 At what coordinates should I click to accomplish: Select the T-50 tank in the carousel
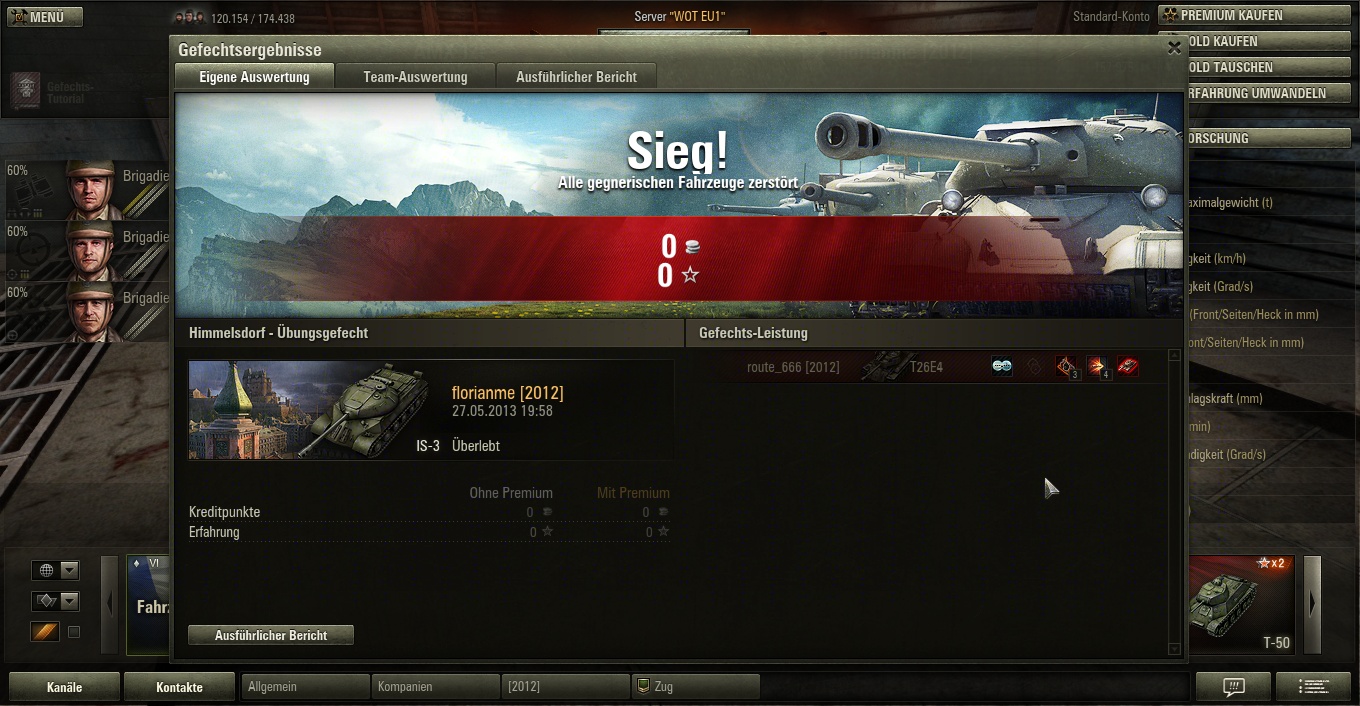pyautogui.click(x=1240, y=605)
